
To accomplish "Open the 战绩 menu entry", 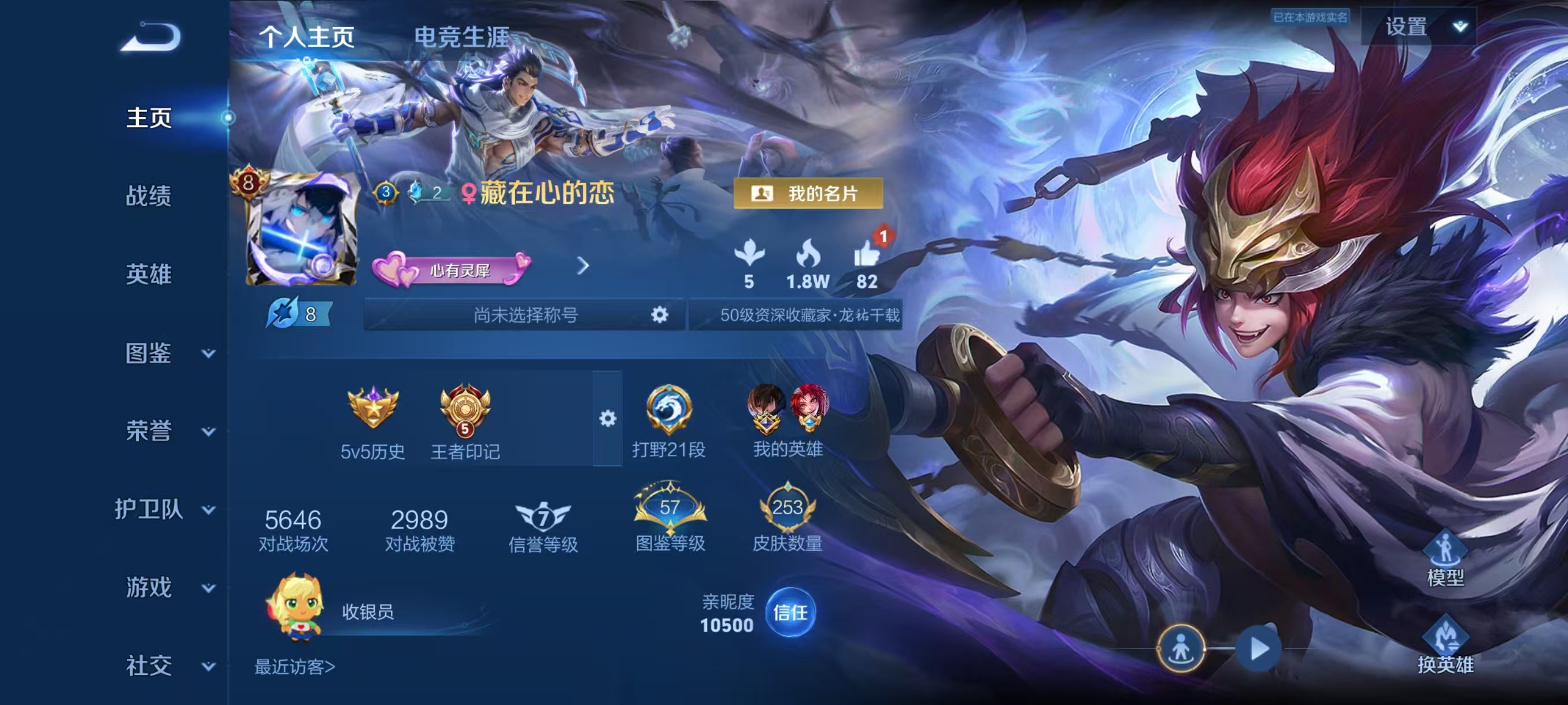I will [x=149, y=196].
